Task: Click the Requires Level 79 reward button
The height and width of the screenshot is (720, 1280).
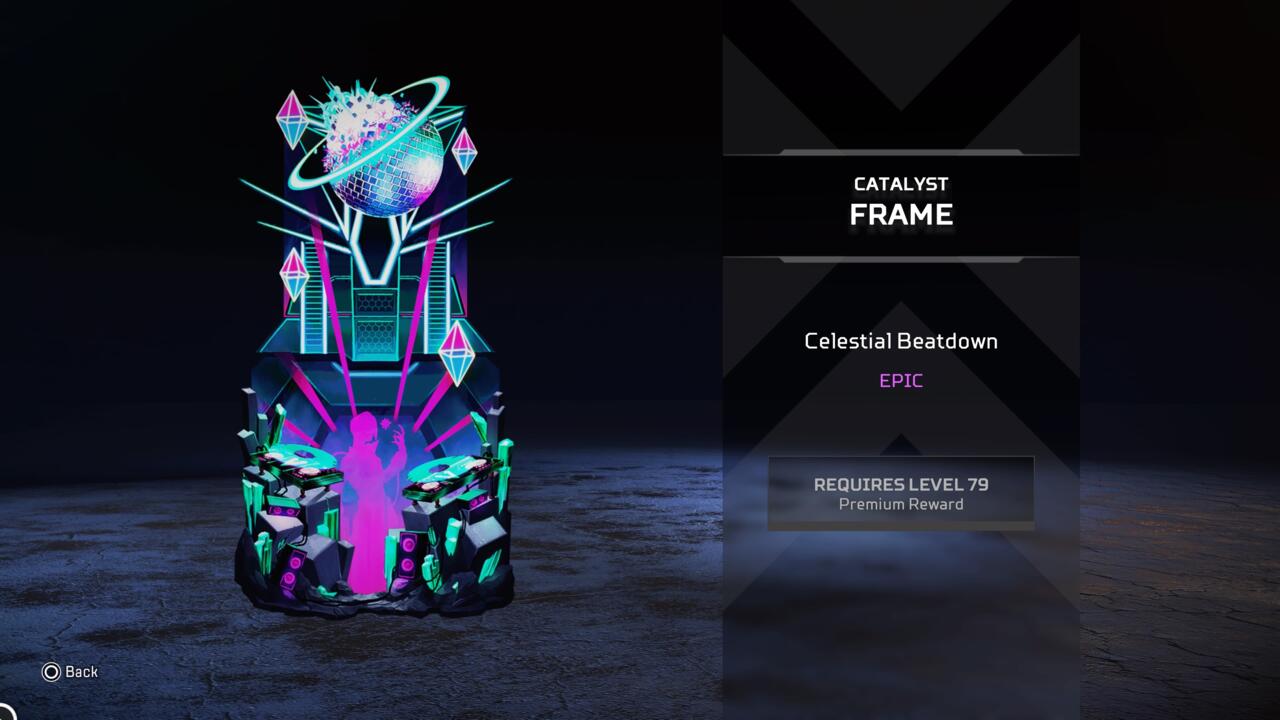Action: coord(900,493)
